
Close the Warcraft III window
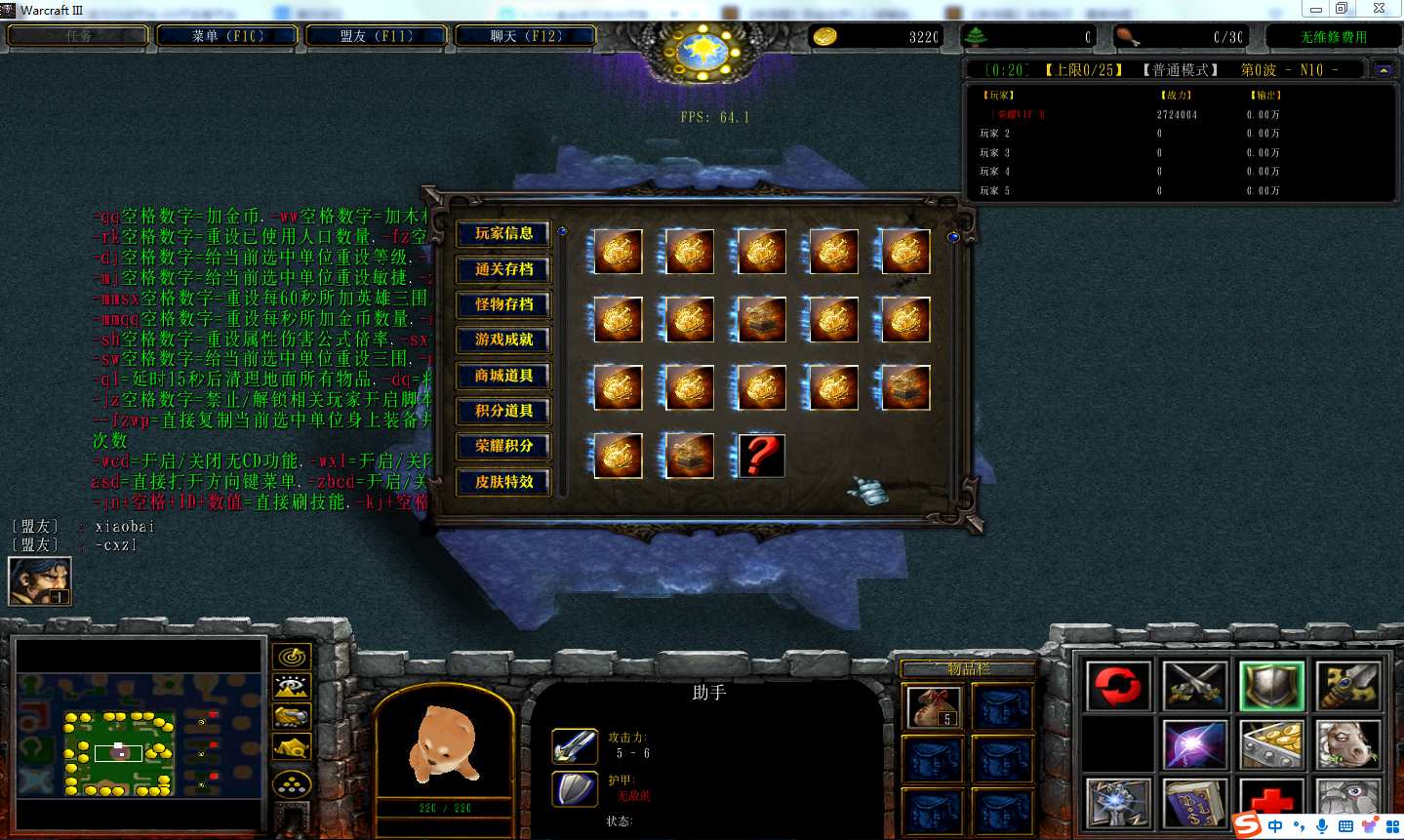[1378, 9]
